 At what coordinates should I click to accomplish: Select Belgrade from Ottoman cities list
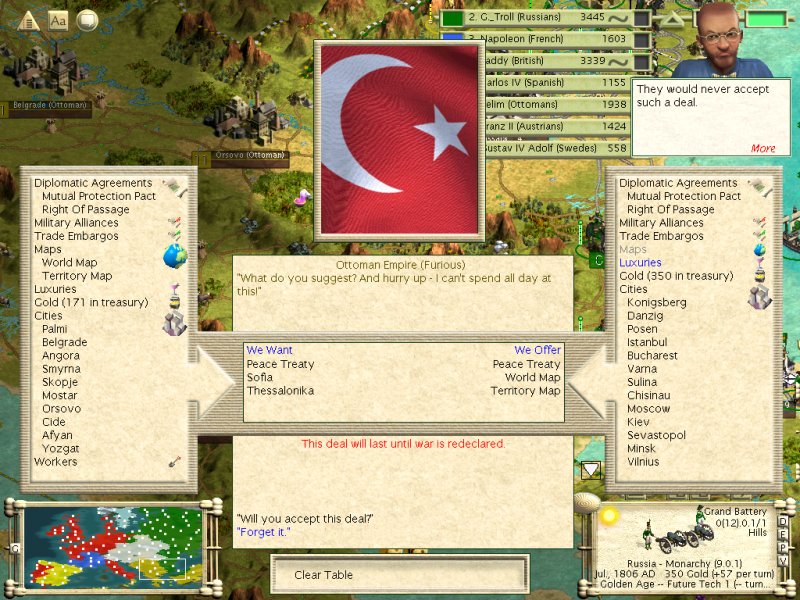coord(64,342)
